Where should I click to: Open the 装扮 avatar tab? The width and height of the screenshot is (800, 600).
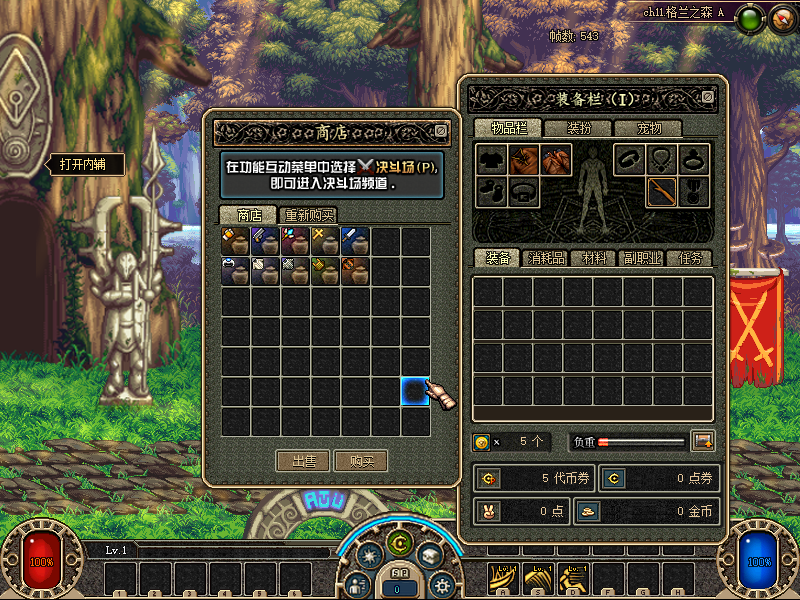(578, 128)
